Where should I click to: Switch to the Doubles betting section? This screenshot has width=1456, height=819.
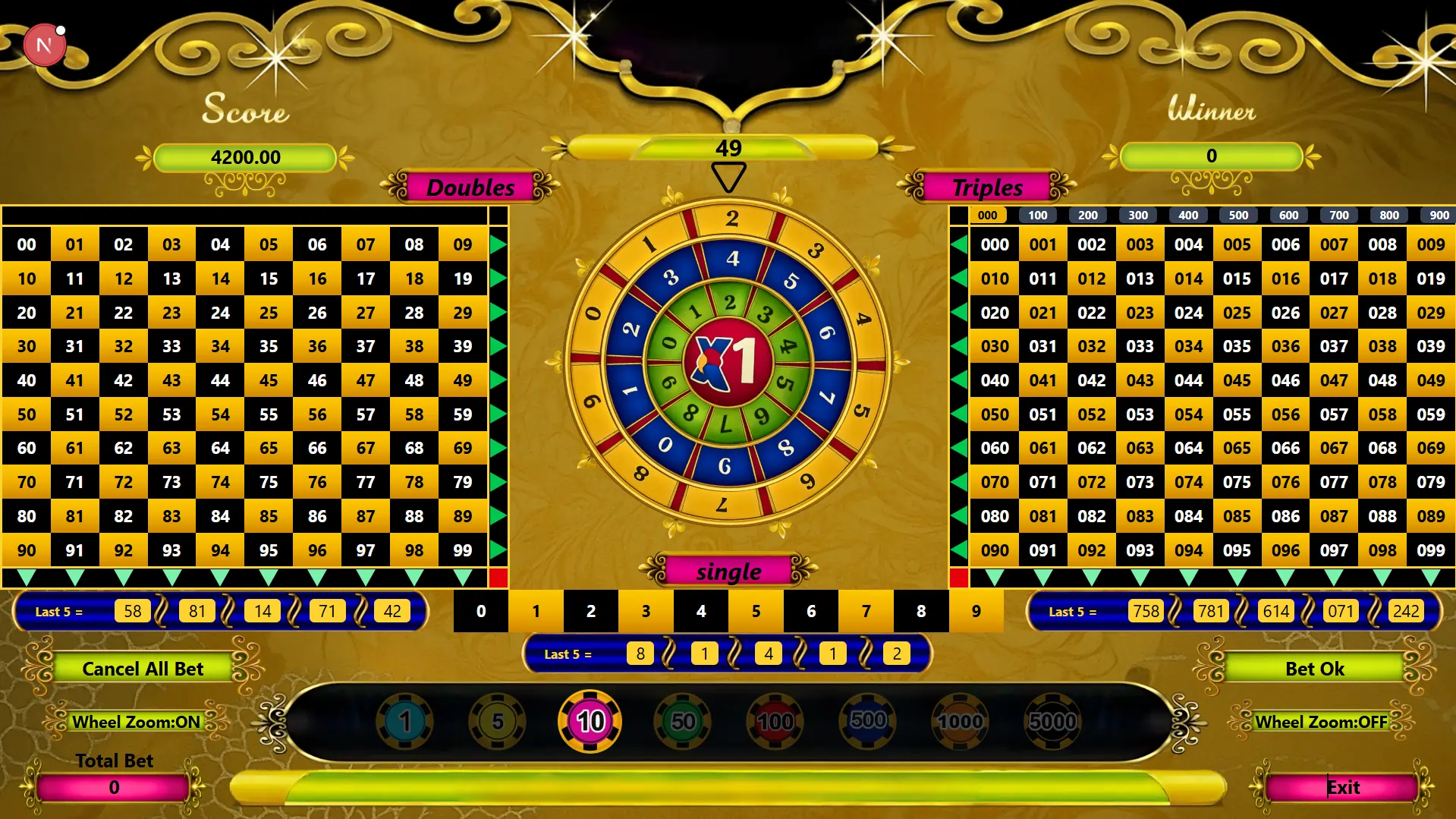[471, 187]
